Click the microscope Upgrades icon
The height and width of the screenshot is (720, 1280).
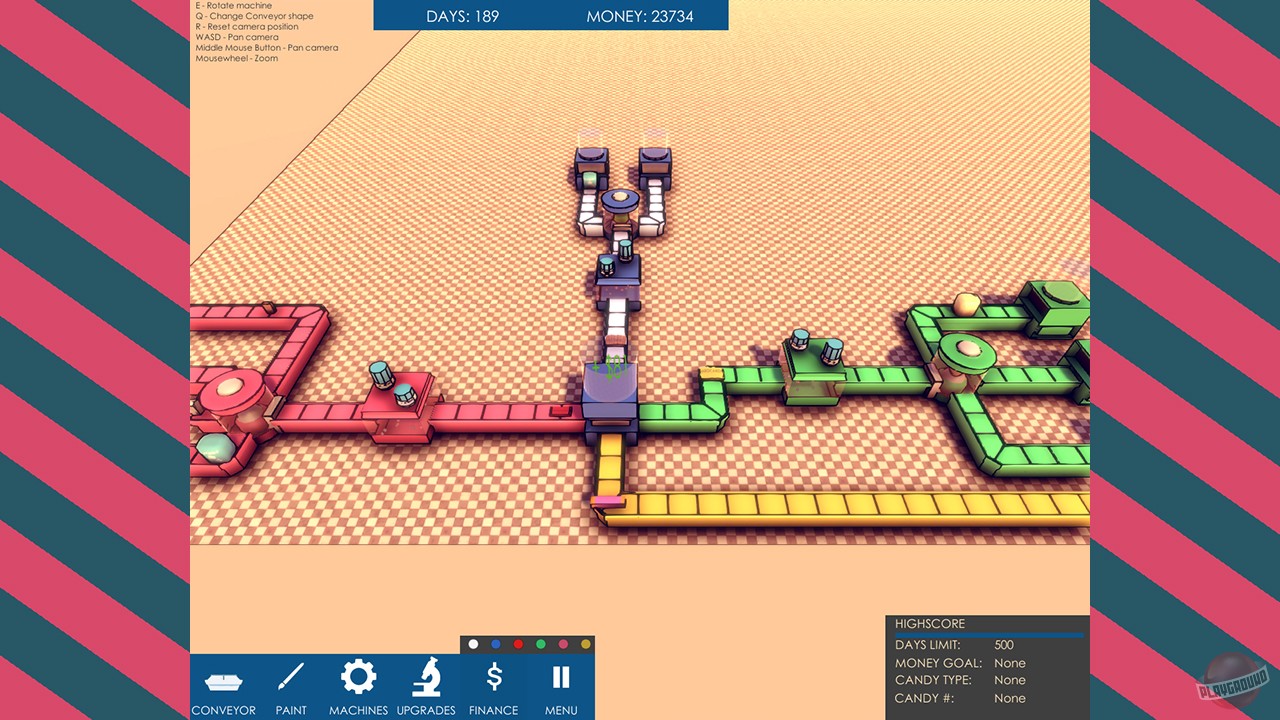426,677
